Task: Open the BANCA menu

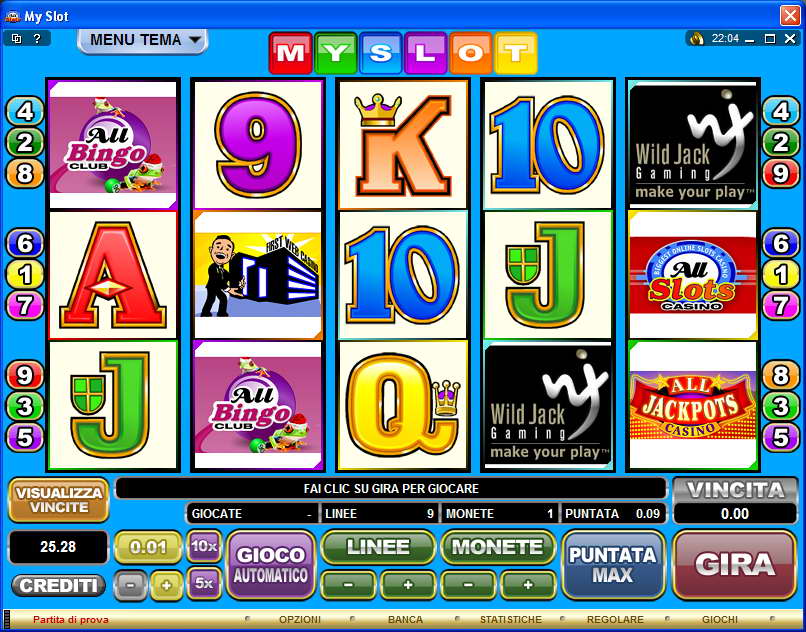Action: click(x=405, y=620)
